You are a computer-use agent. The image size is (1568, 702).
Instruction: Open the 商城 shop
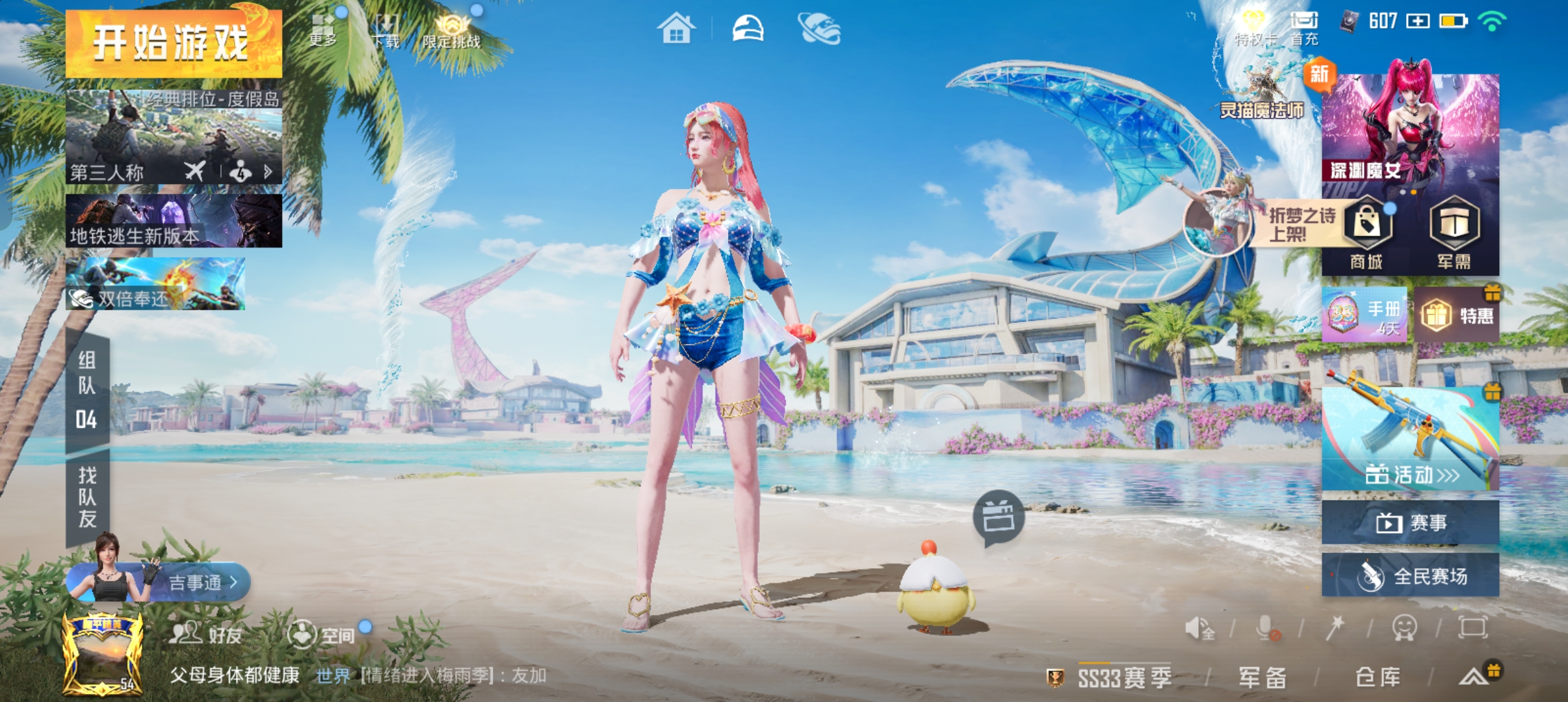coord(1366,234)
